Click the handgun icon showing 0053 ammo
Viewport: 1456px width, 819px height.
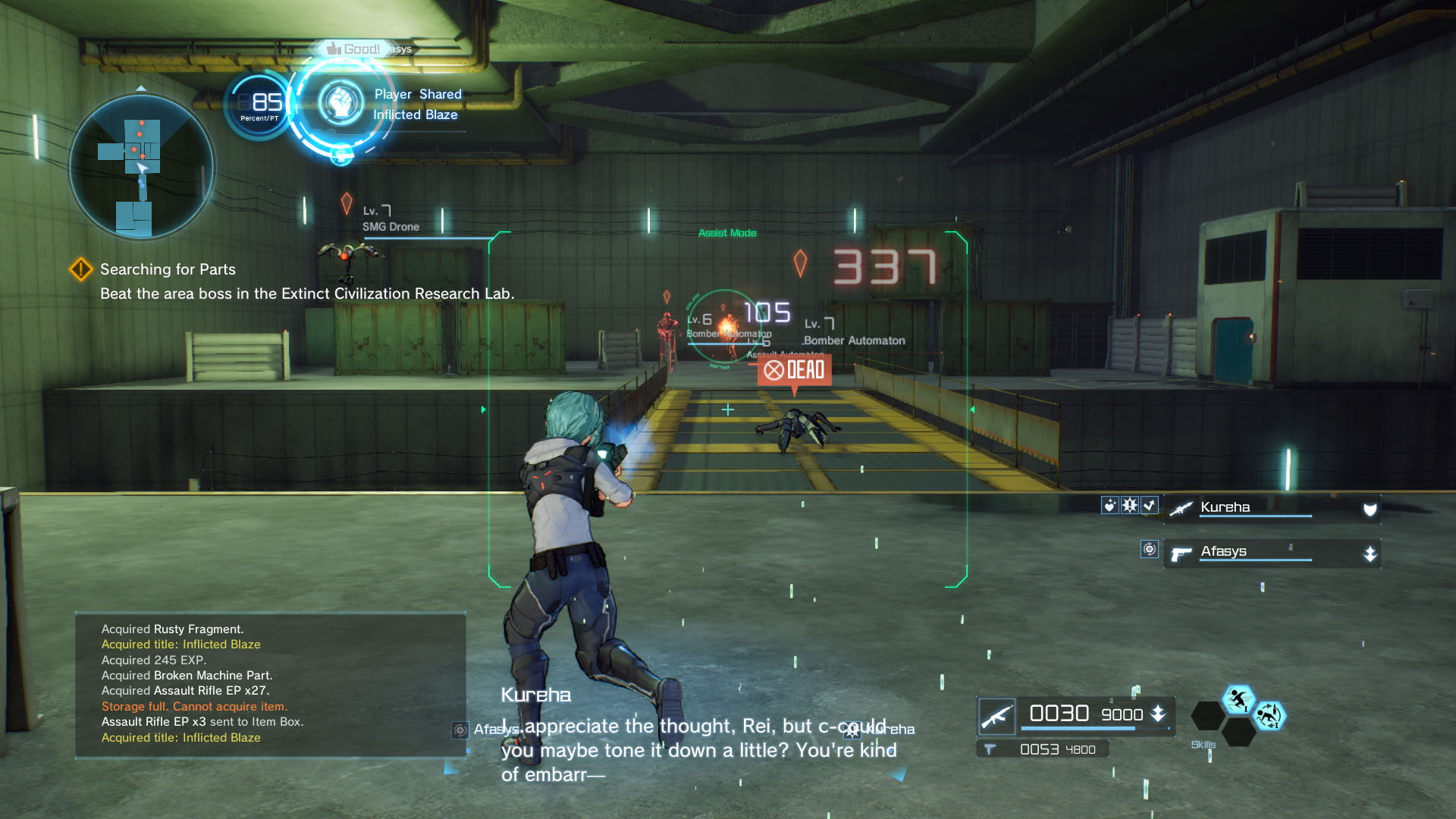[x=991, y=748]
